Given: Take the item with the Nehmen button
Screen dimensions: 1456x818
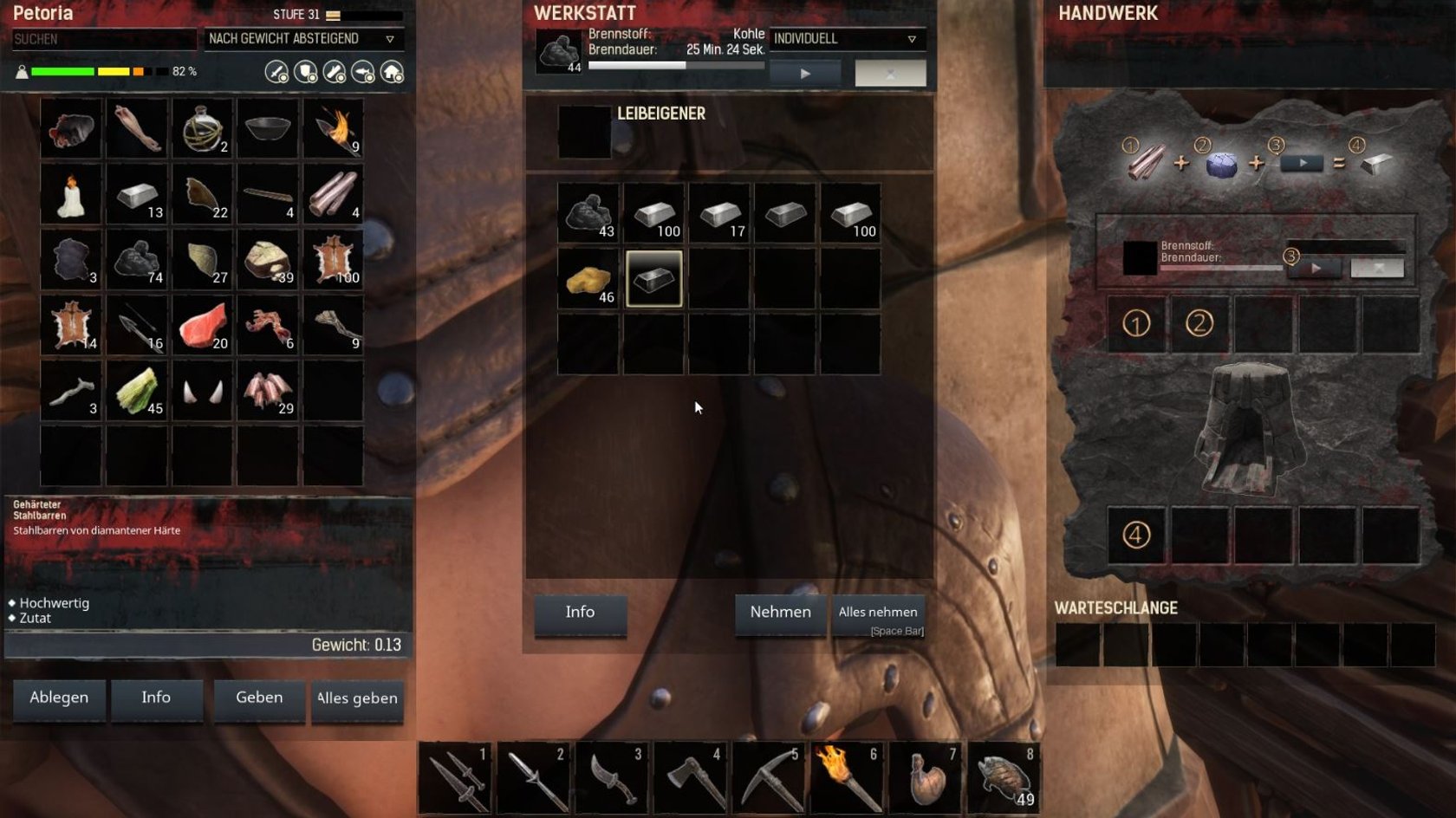Looking at the screenshot, I should pyautogui.click(x=780, y=613).
